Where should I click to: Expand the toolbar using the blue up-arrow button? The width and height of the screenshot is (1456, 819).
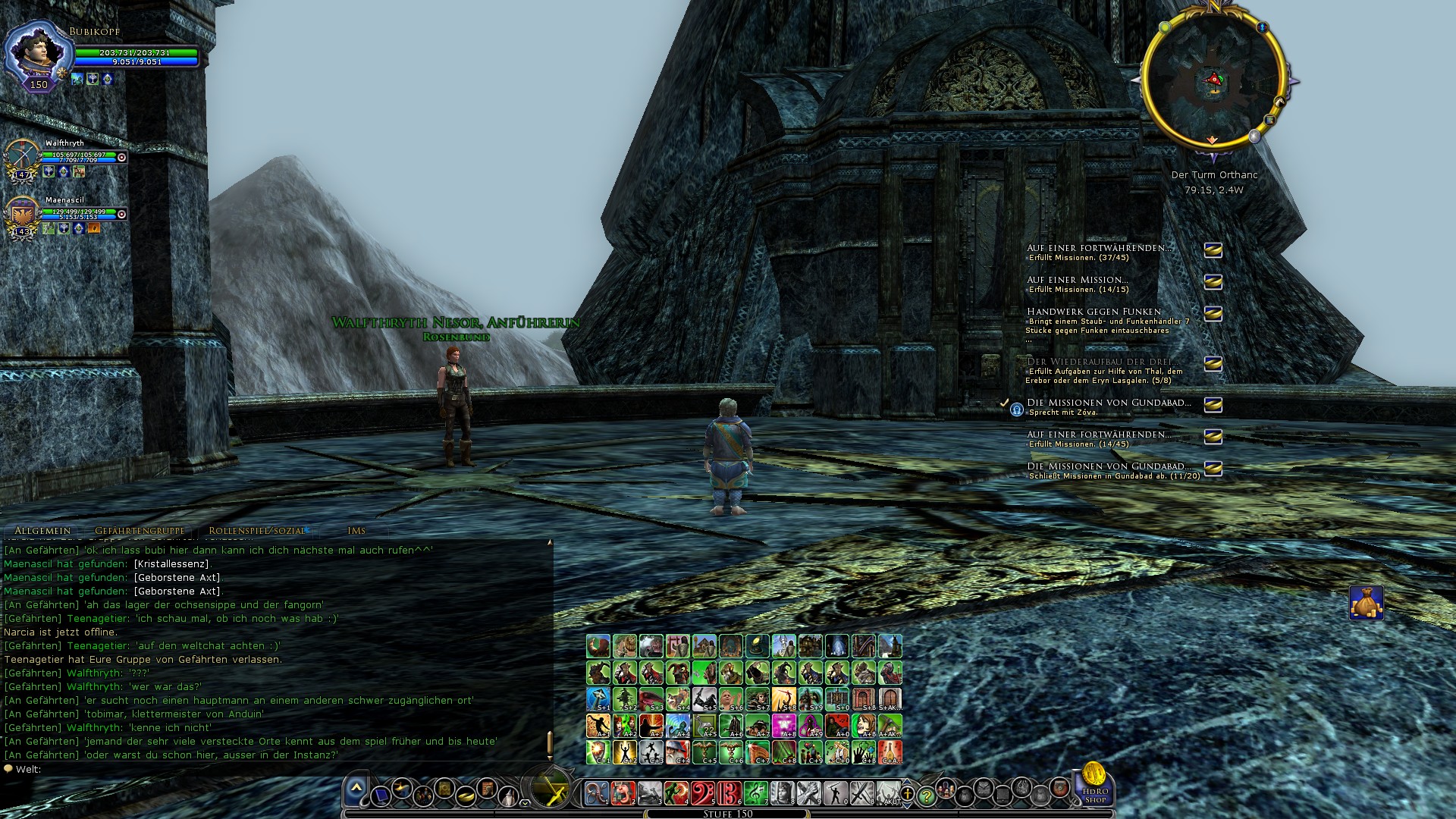click(x=355, y=787)
